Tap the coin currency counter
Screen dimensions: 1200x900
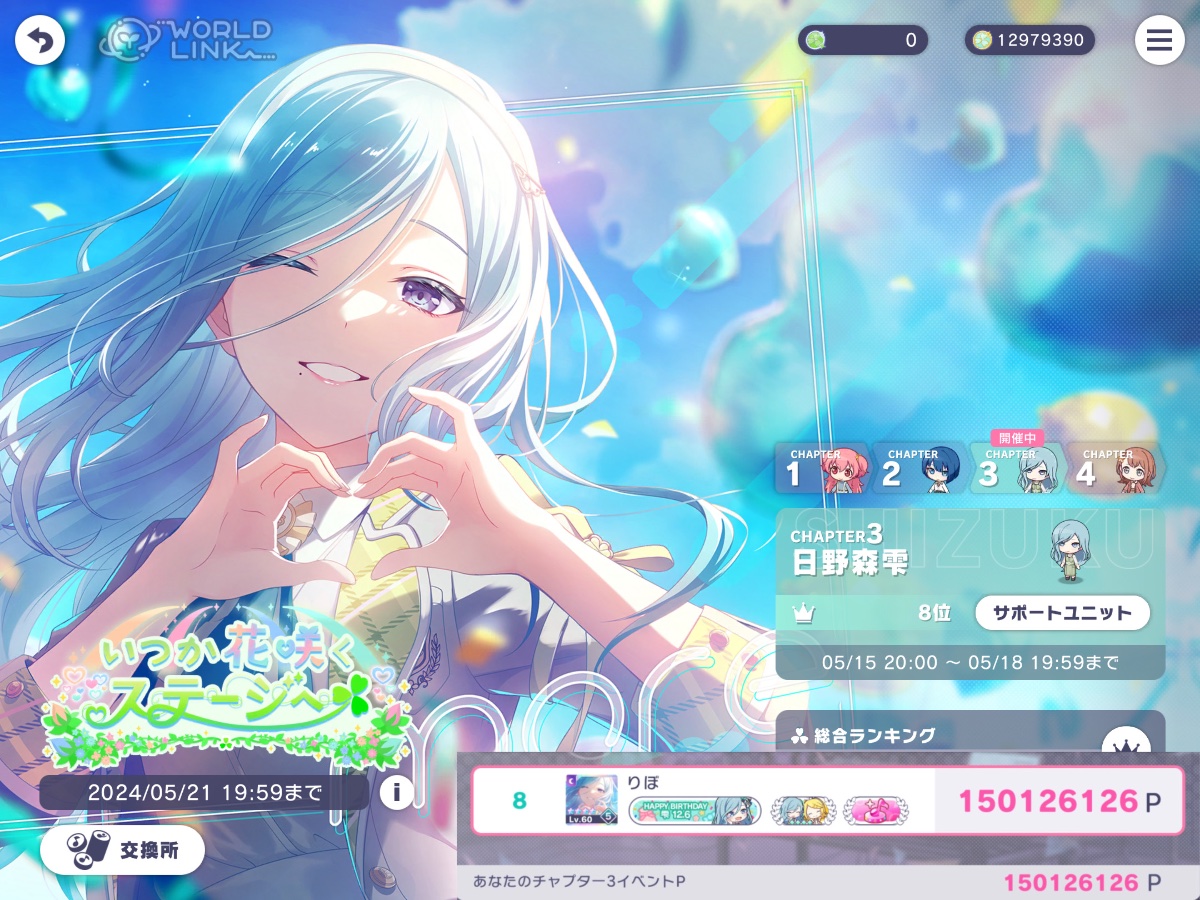click(1029, 40)
